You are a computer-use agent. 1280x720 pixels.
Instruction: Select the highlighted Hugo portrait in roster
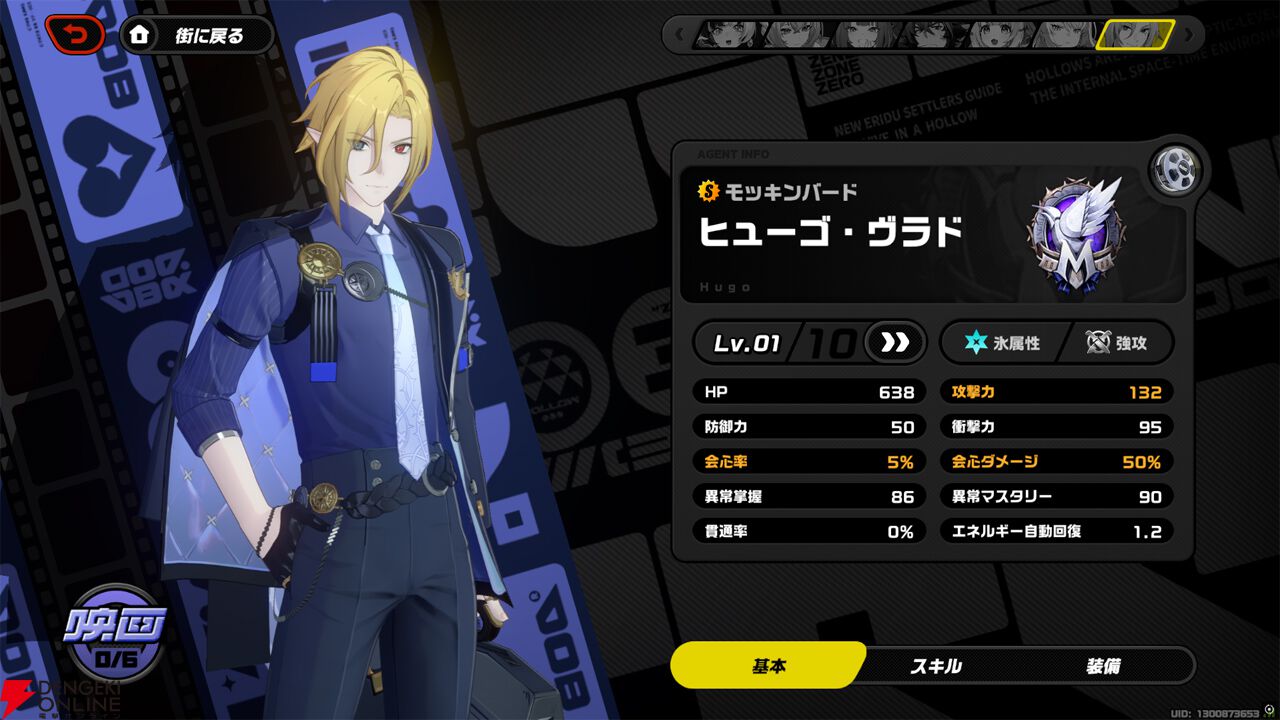click(x=1134, y=35)
